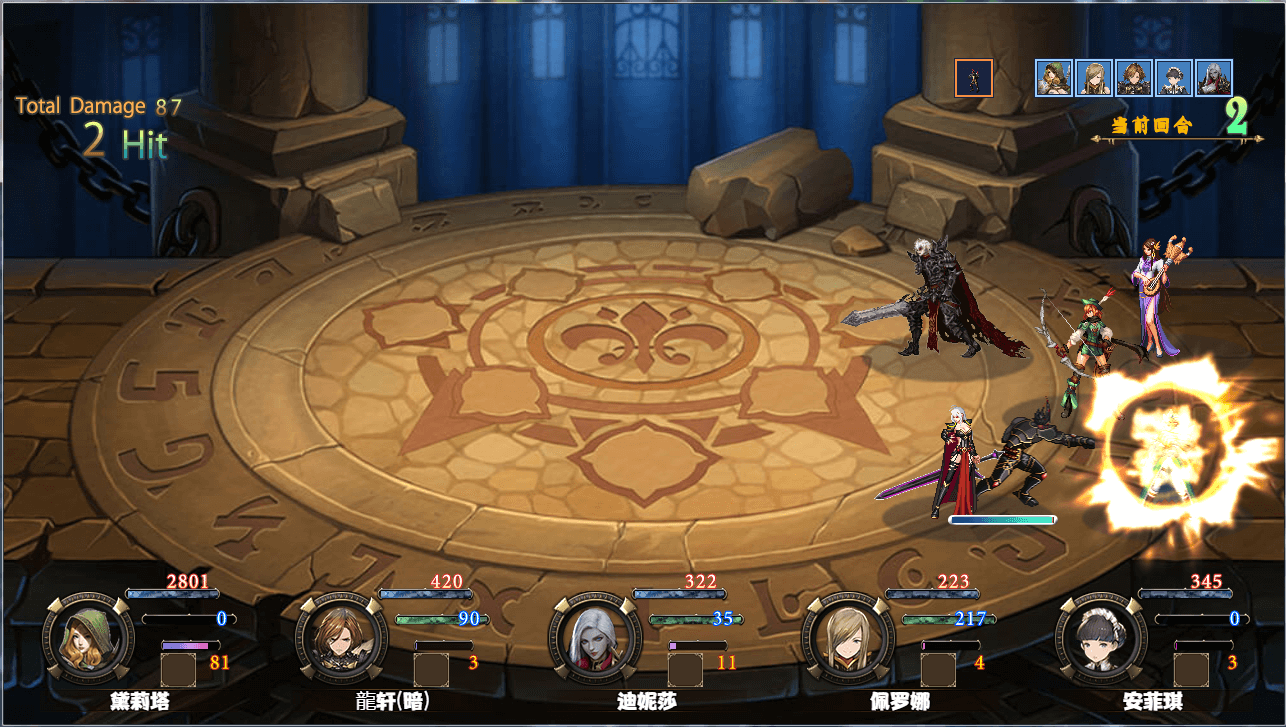The image size is (1286, 727).
Task: Select the 安菲琪 character portrait
Action: 1100,640
